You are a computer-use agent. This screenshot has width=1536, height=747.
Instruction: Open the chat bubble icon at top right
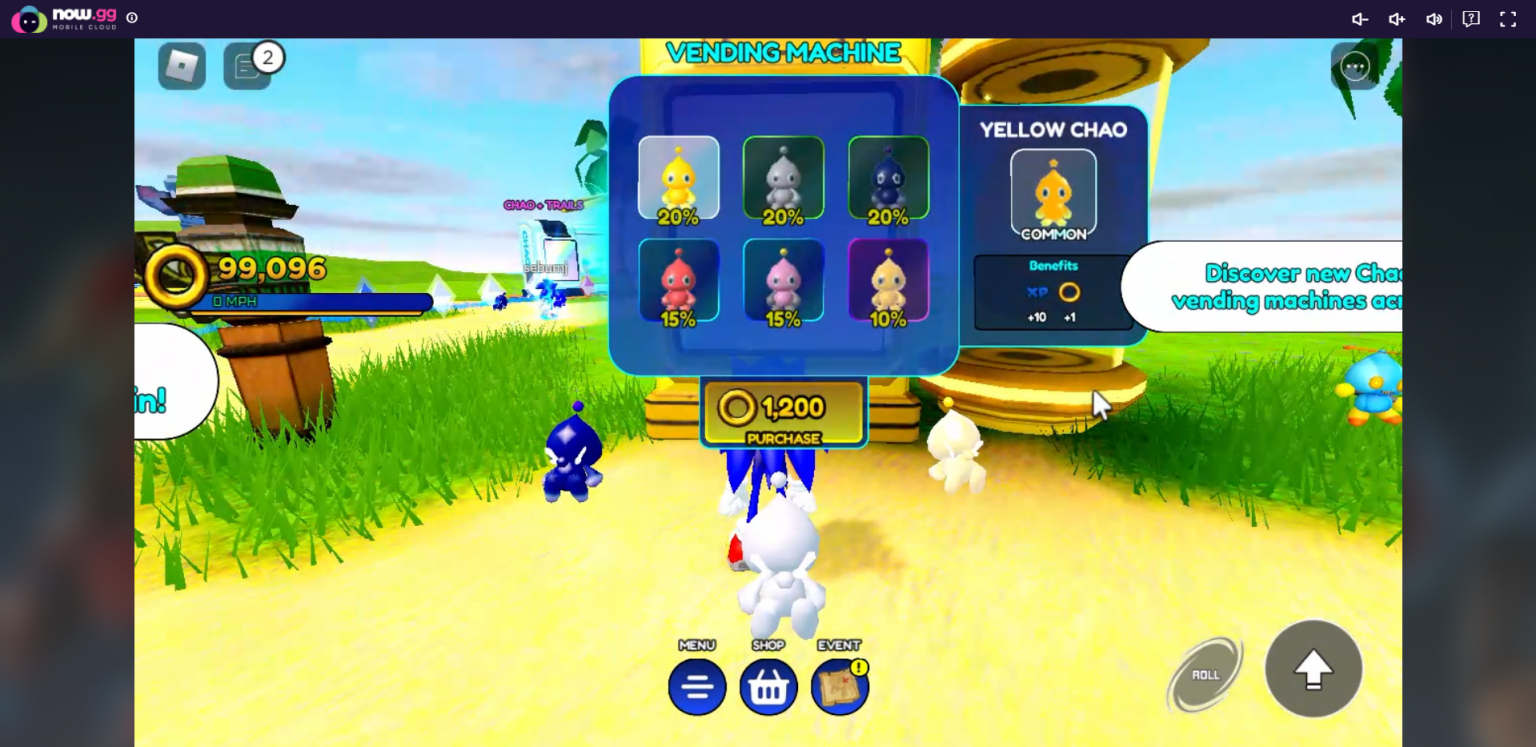pos(1469,18)
